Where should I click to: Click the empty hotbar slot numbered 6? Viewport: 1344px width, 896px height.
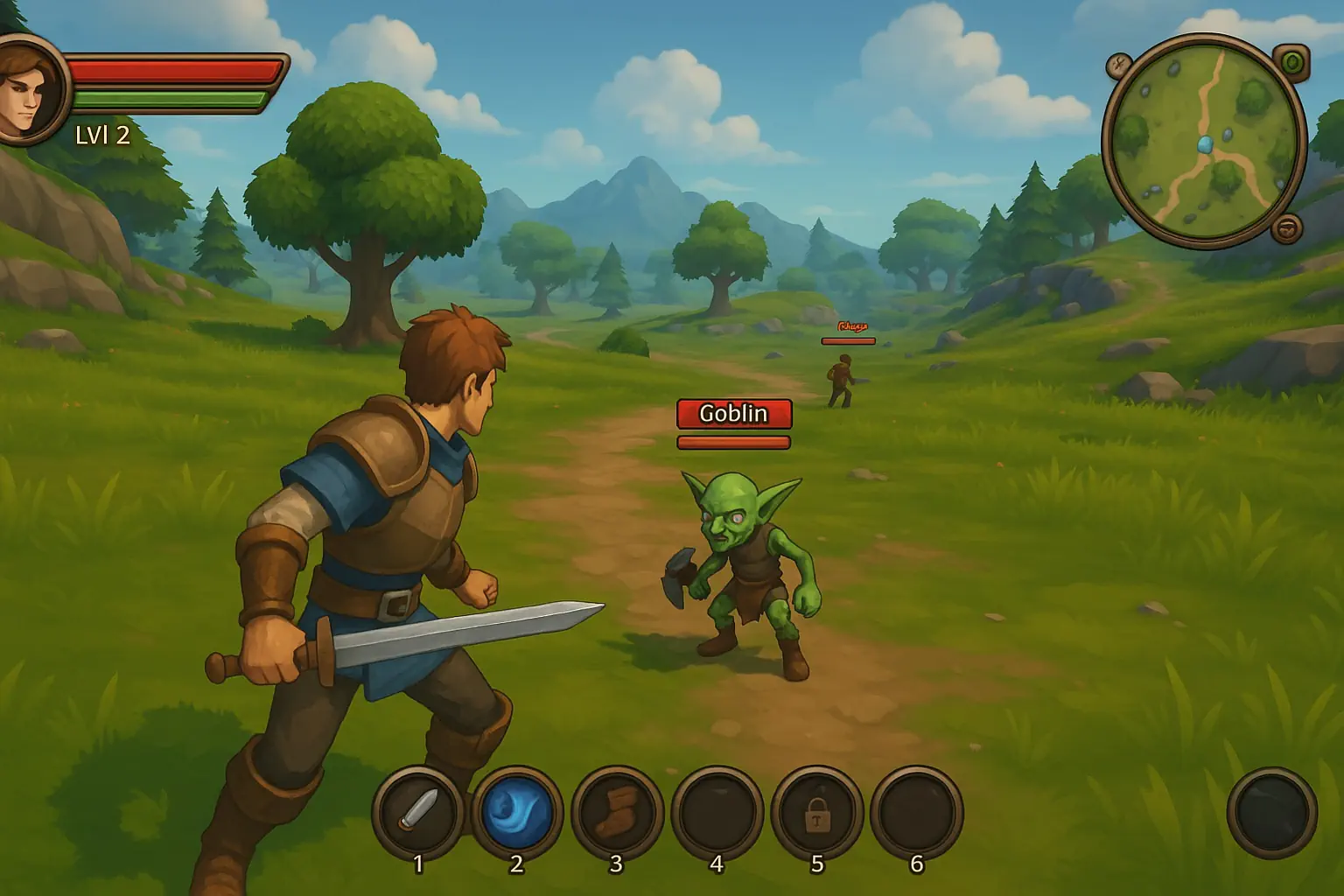pyautogui.click(x=916, y=811)
